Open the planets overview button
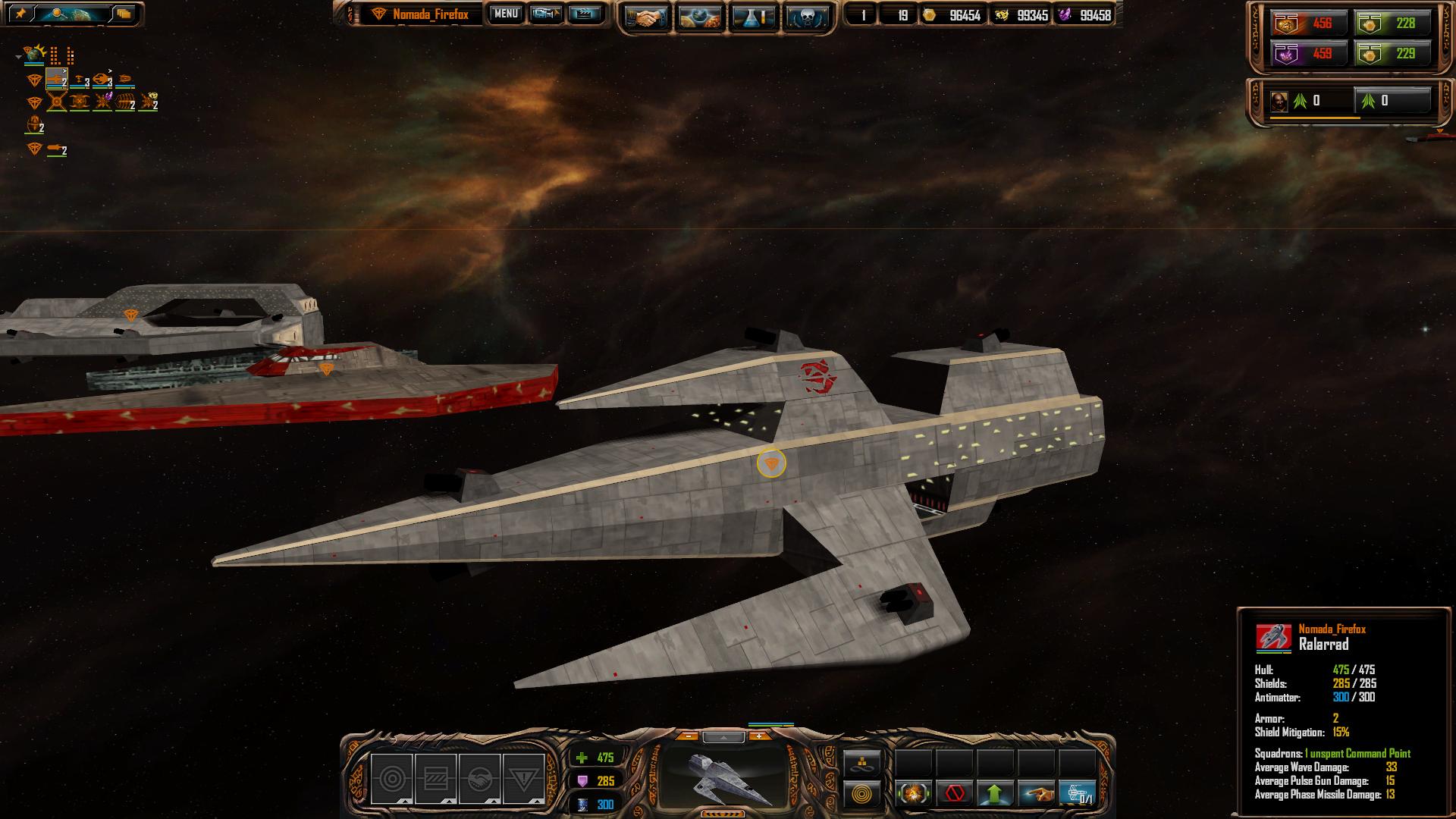Image resolution: width=1456 pixels, height=819 pixels. coord(699,17)
